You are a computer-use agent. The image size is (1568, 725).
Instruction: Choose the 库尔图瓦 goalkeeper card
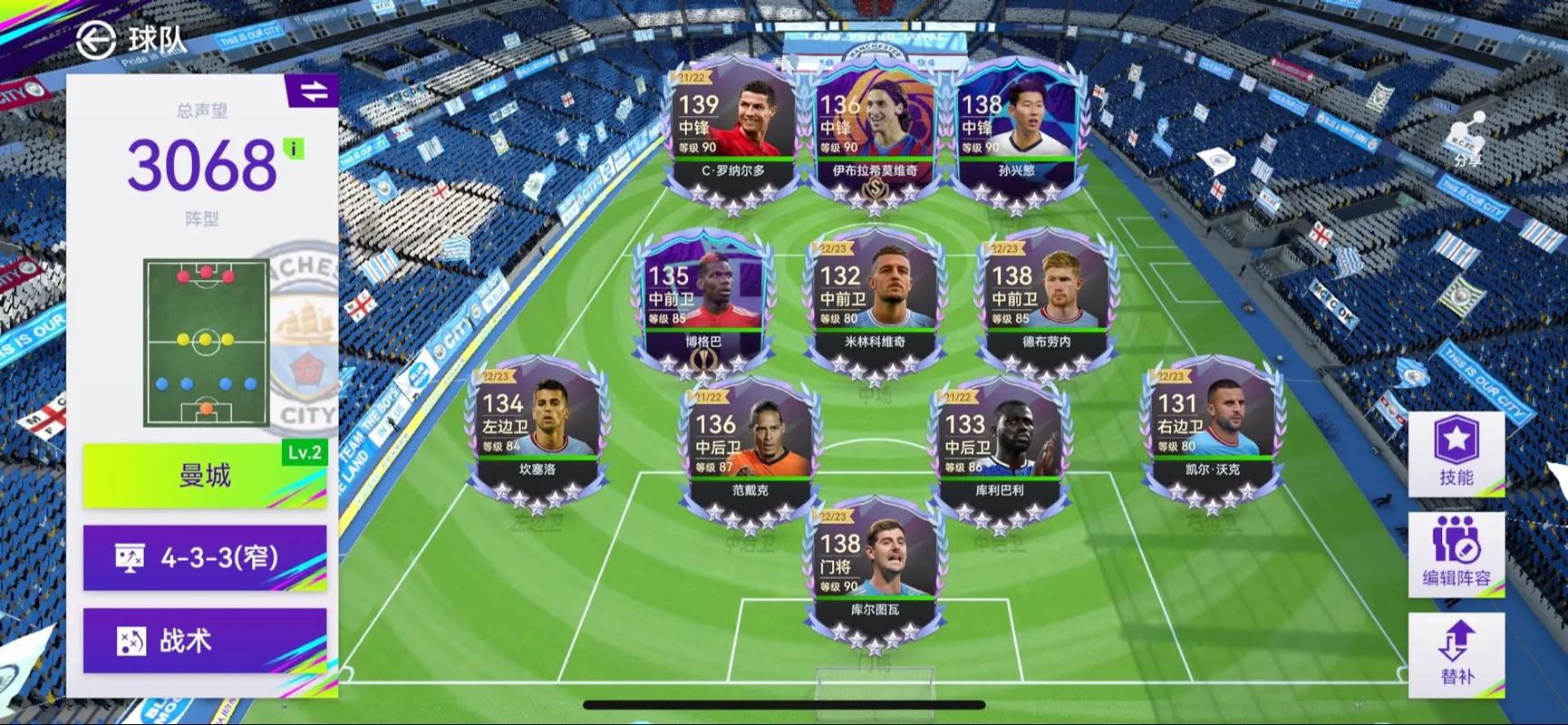coord(874,573)
